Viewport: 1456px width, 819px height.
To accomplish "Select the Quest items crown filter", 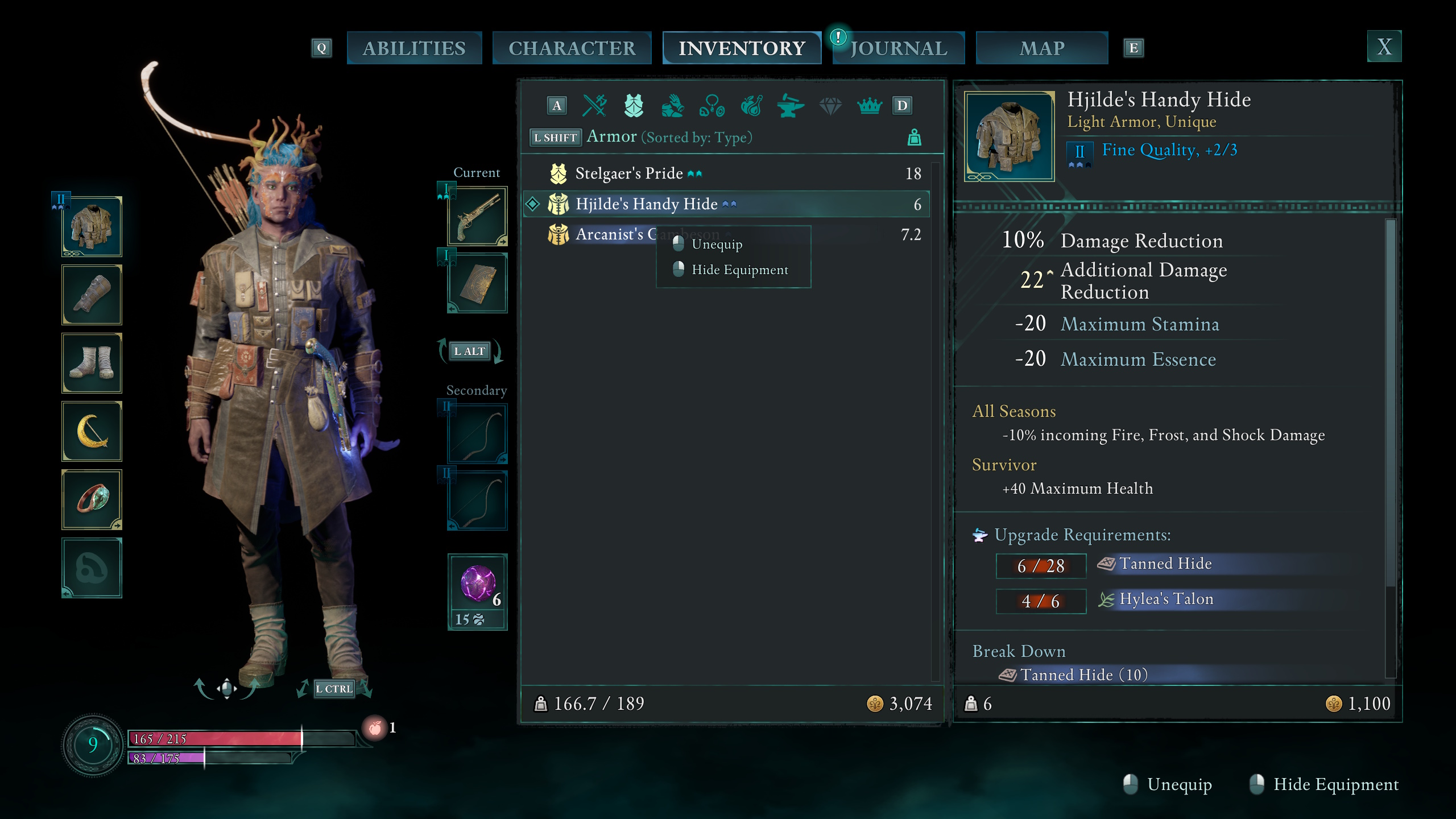I will (x=870, y=105).
